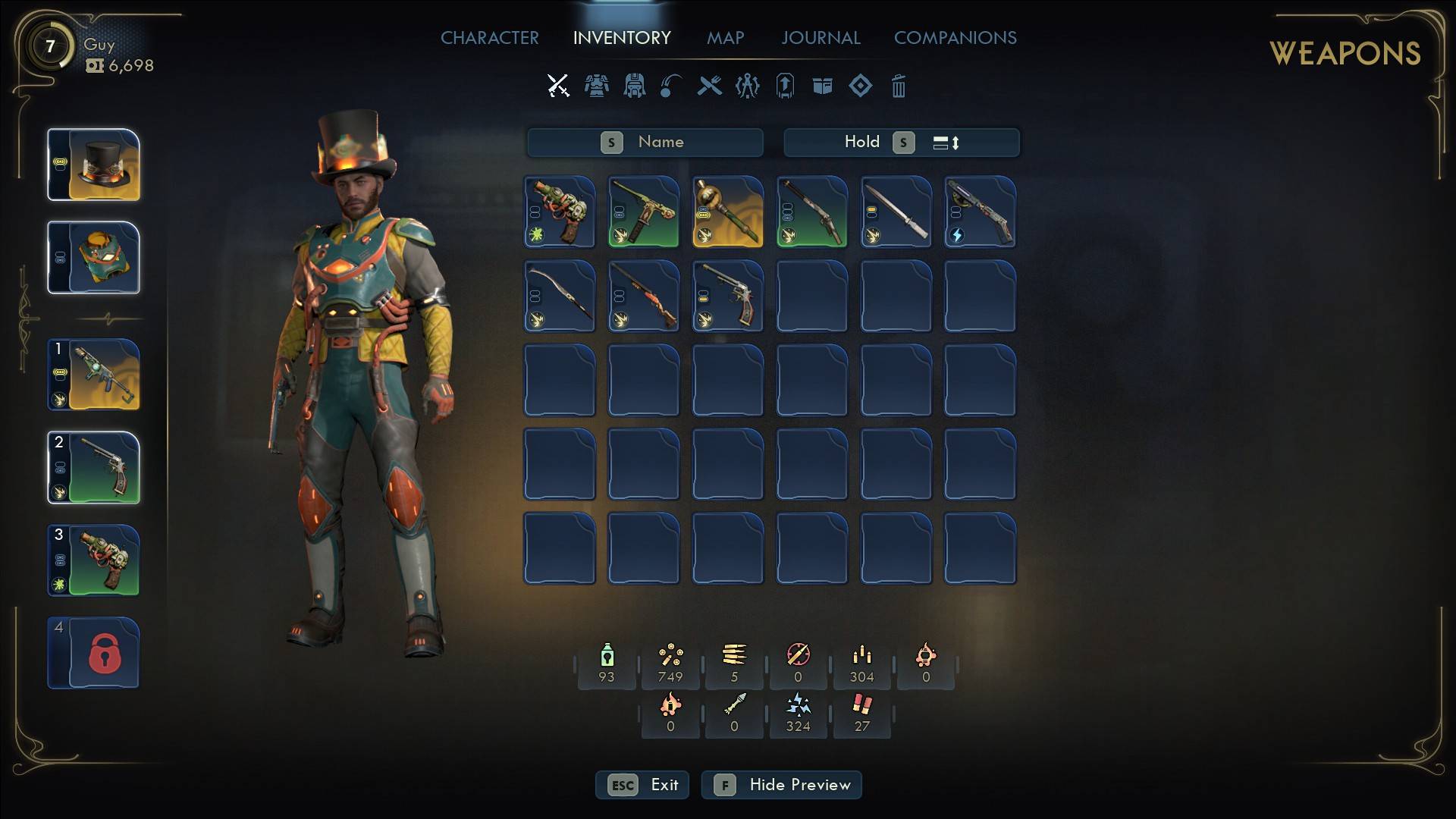
Task: Choose the revolver in the inventory grid
Action: point(728,297)
